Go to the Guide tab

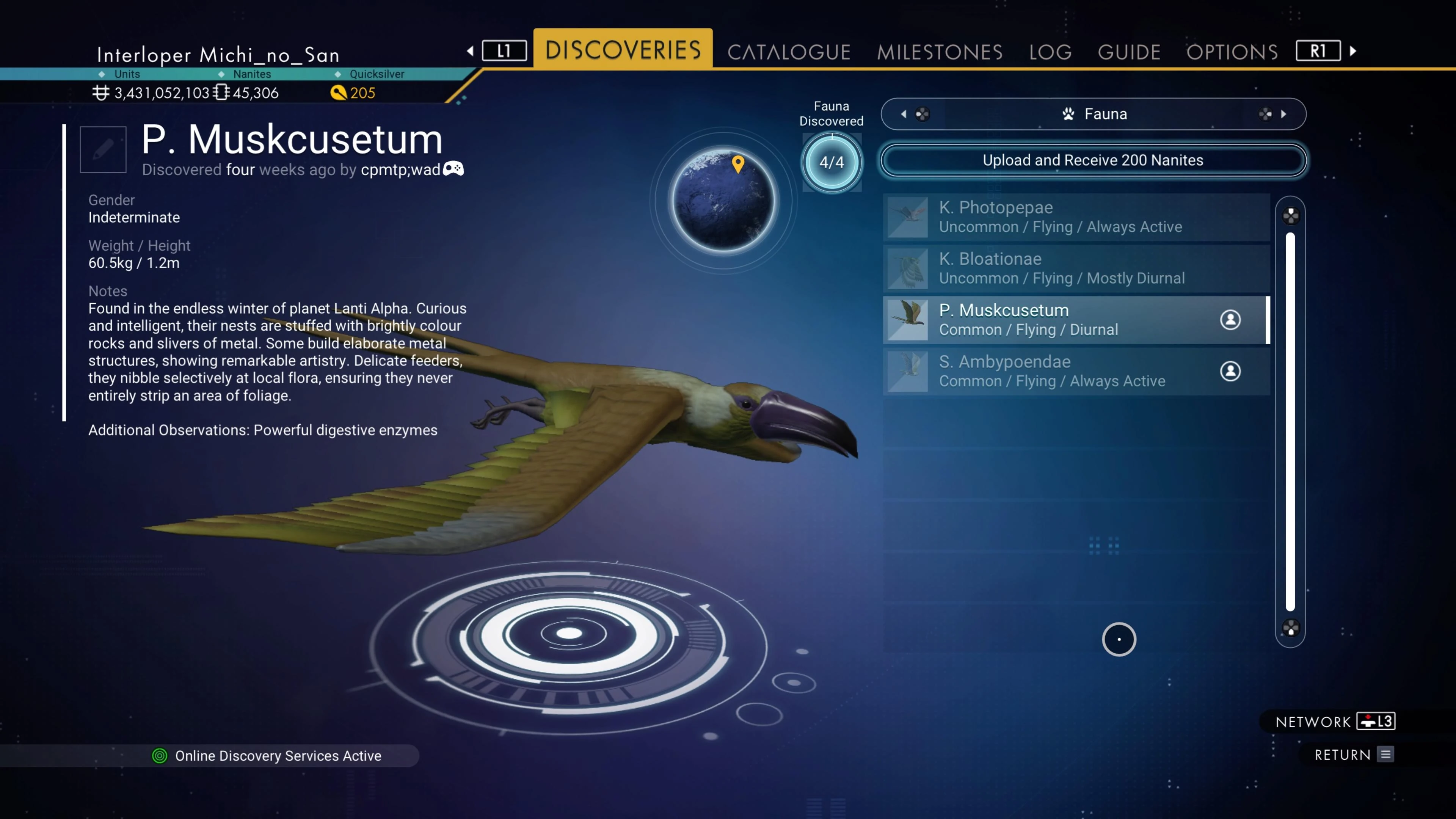point(1129,52)
